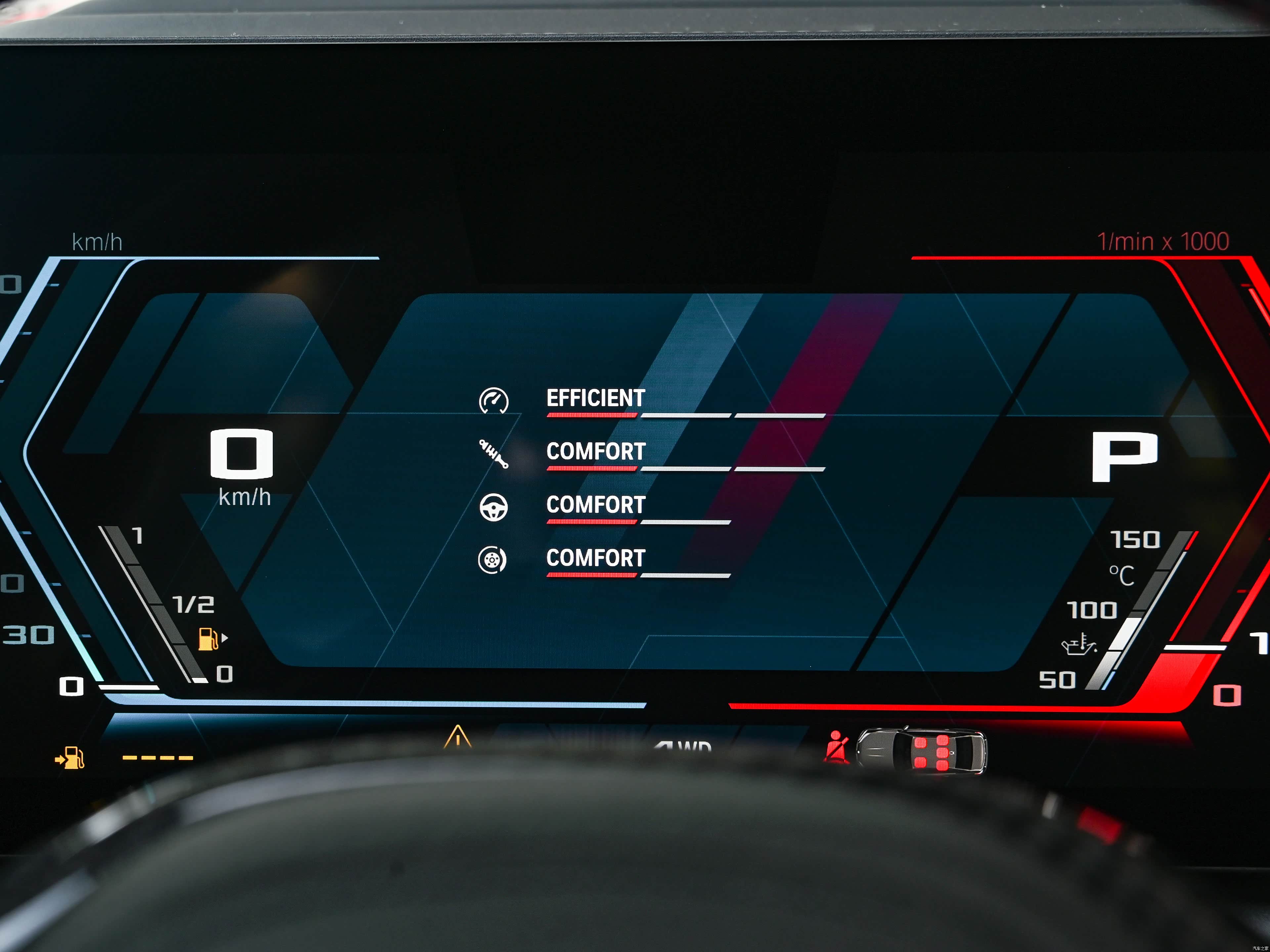Choose the COMFORT setting beside the brake disc icon
This screenshot has height=952, width=1270.
[x=595, y=558]
